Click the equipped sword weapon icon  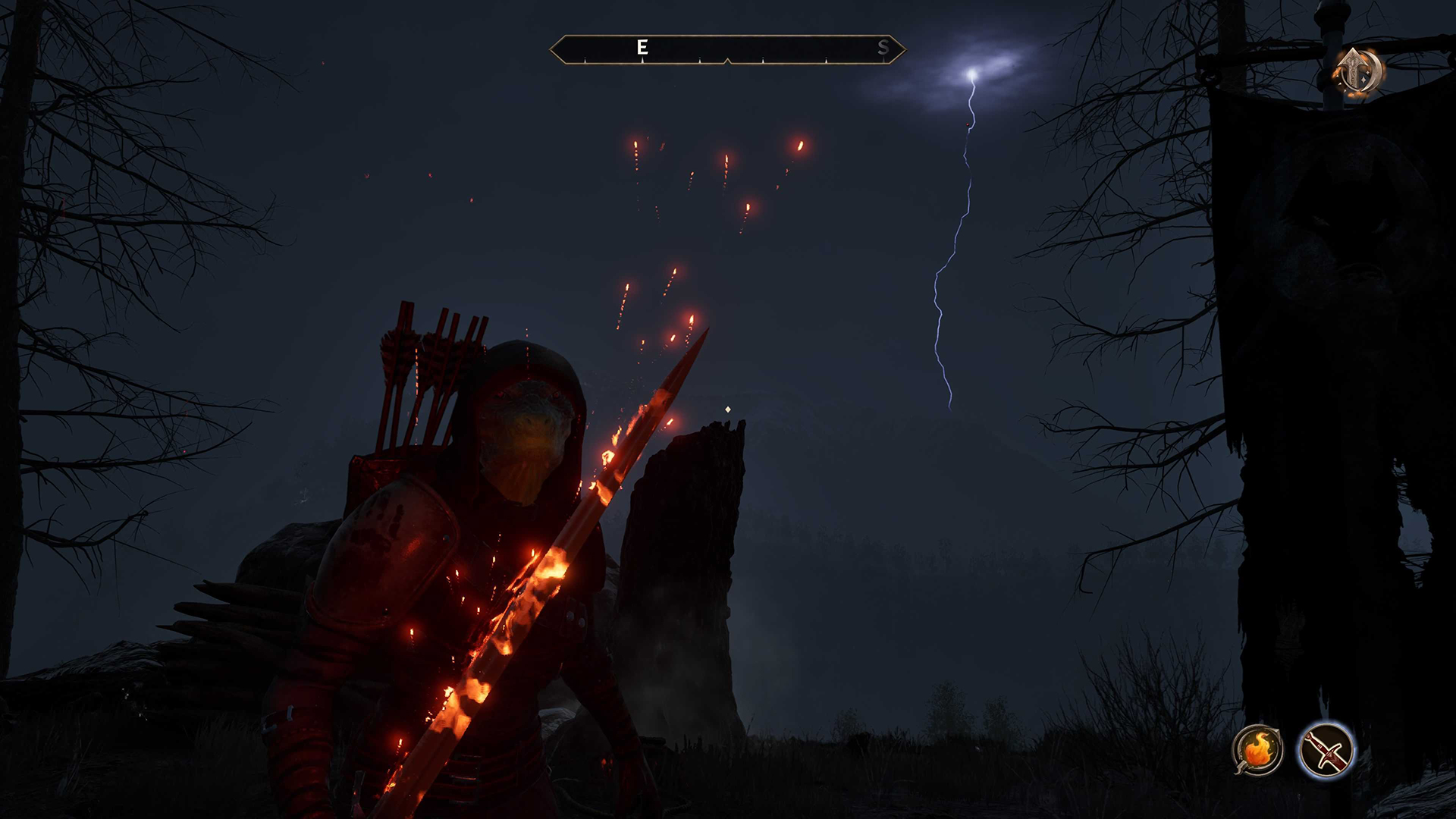tap(1326, 749)
